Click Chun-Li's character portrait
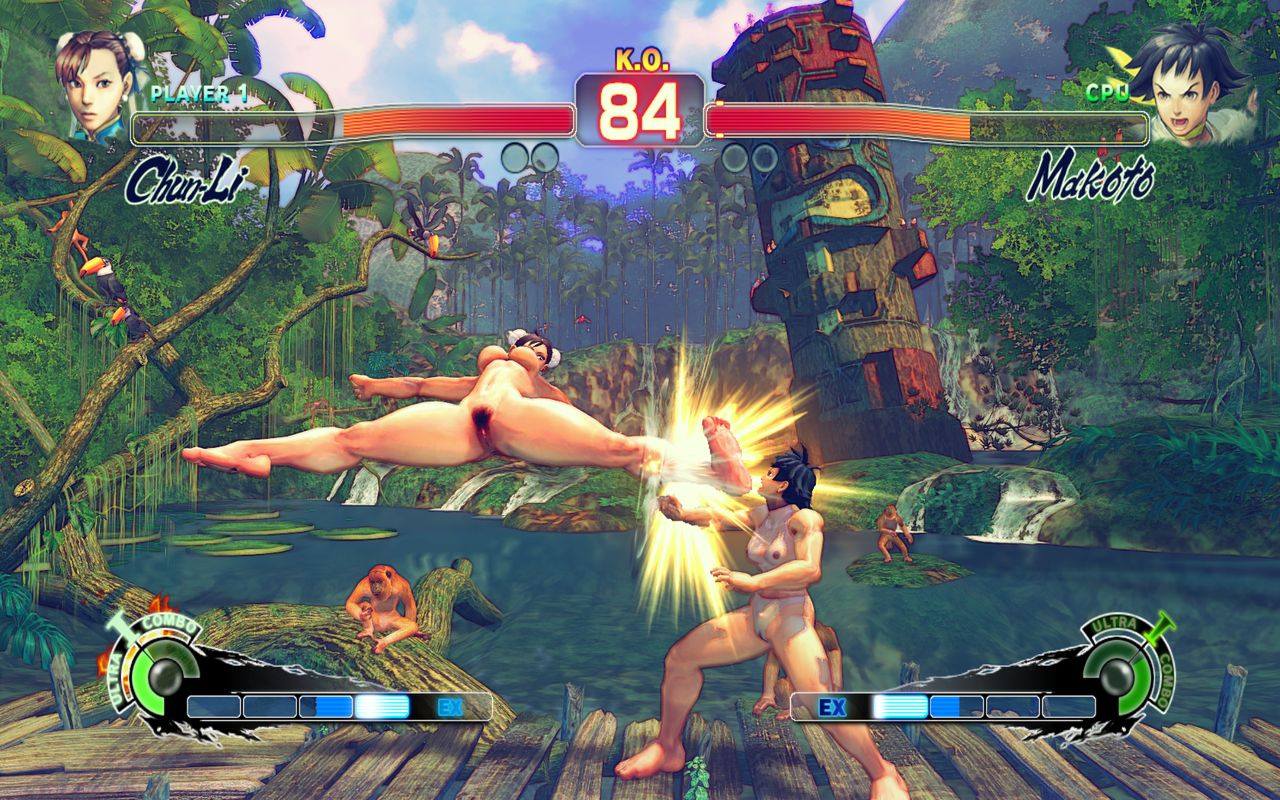 point(96,84)
